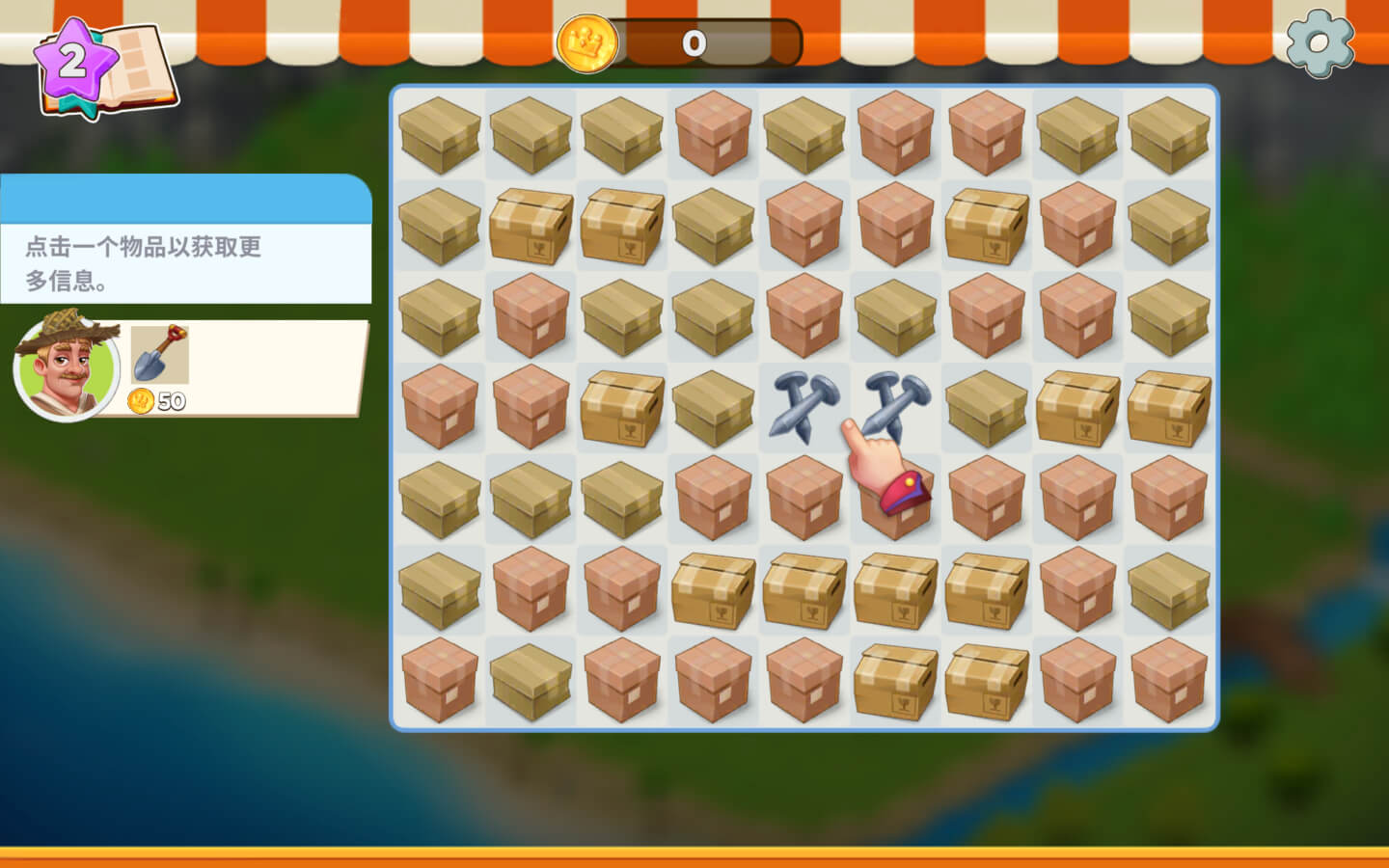This screenshot has height=868, width=1389.
Task: Select the farmer's shovel order item
Action: pos(159,354)
